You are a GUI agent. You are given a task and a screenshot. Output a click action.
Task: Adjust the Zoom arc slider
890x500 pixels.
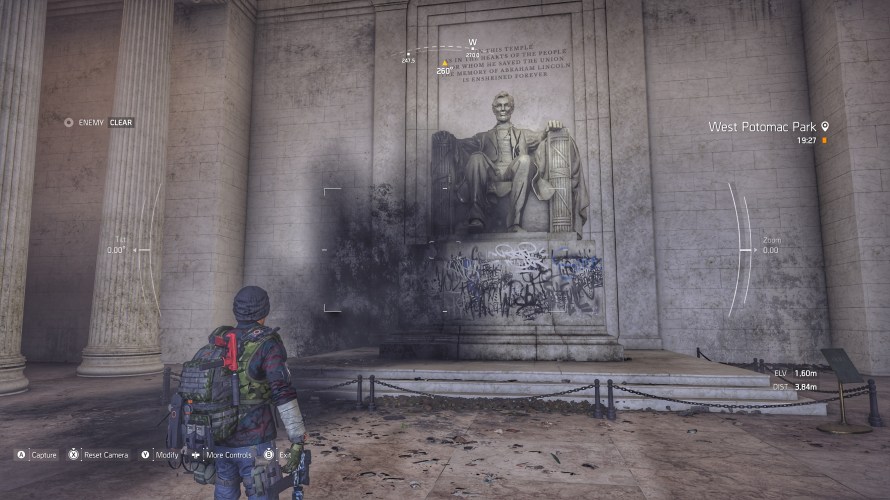(x=744, y=250)
